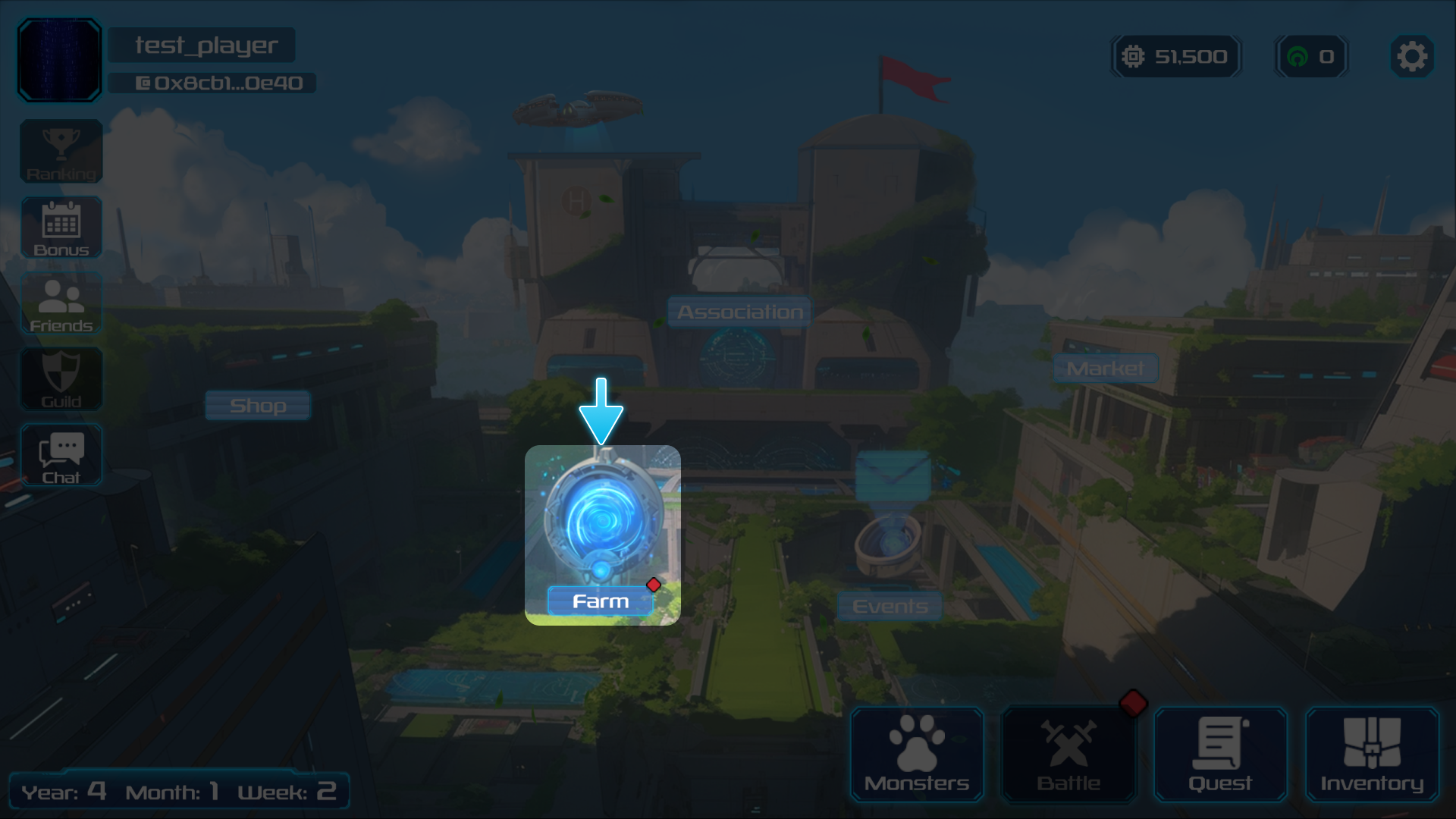Open the Guild shield menu

pyautogui.click(x=61, y=379)
